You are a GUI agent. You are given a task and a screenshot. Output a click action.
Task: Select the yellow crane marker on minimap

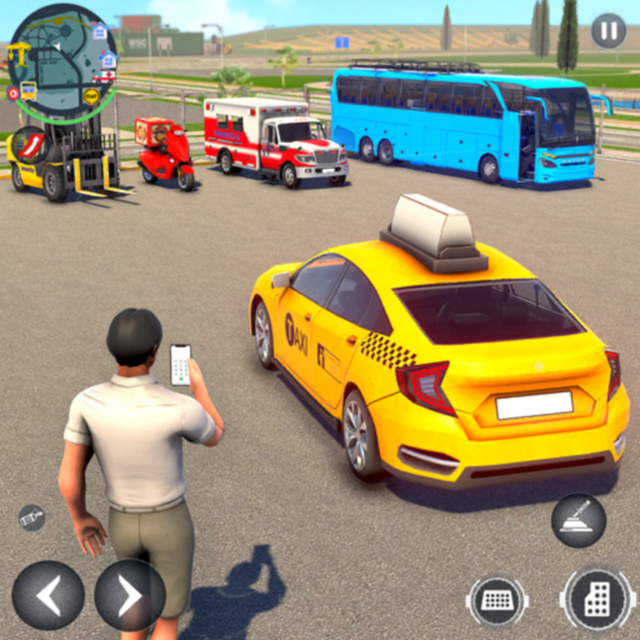(17, 53)
